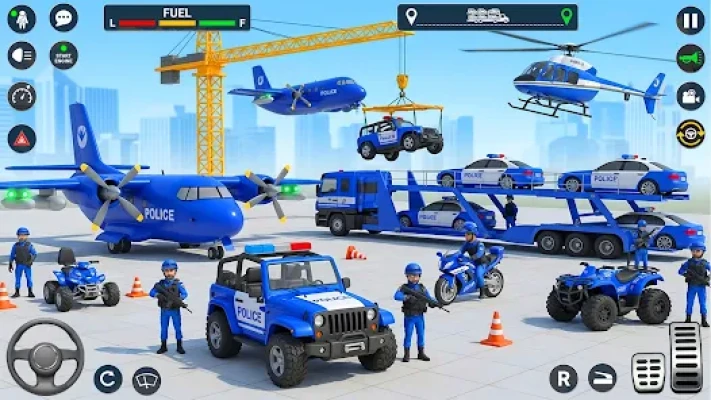Turn on the hazard warning lights
The width and height of the screenshot is (711, 400).
(22, 137)
